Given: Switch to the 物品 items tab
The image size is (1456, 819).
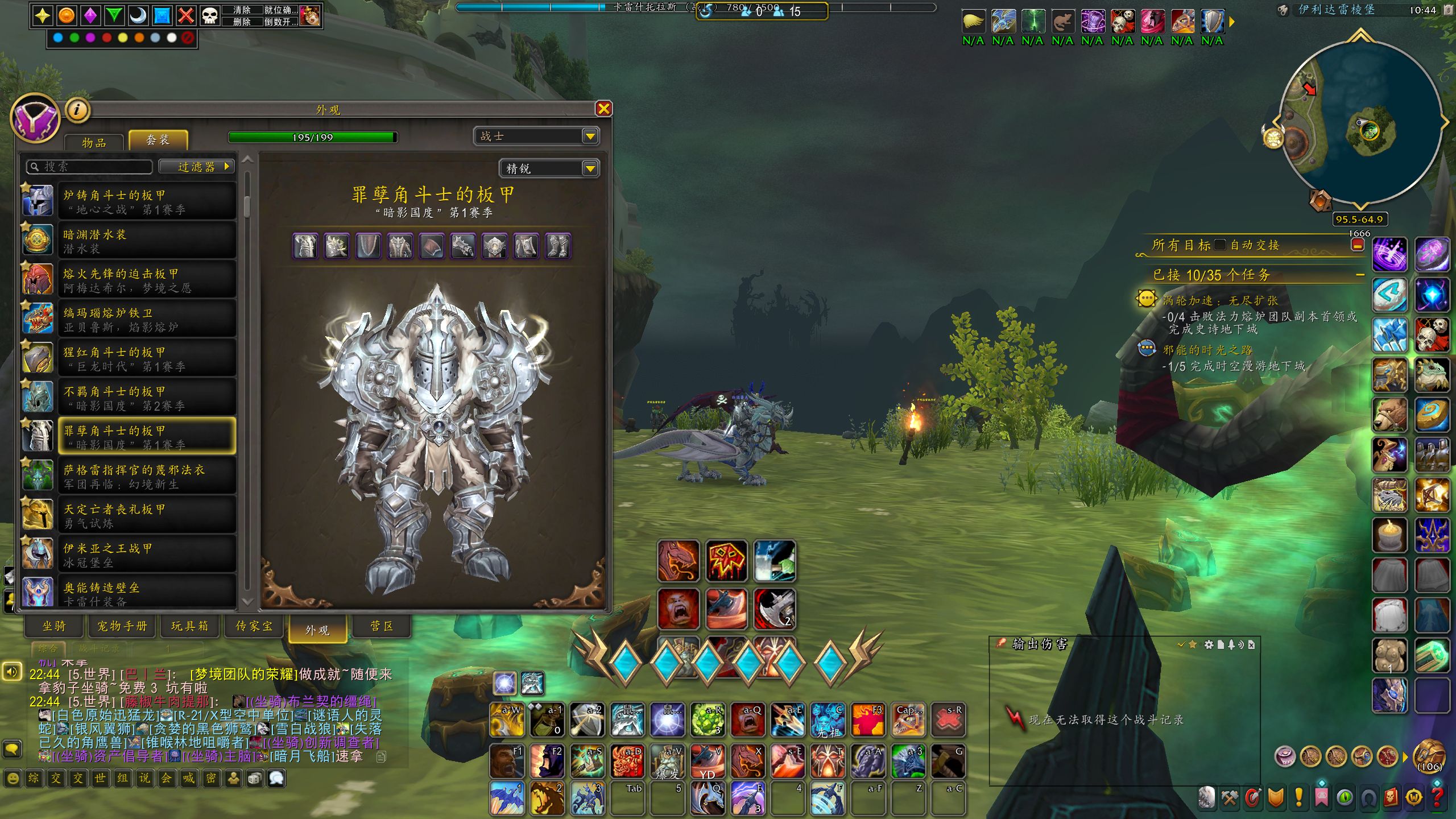Looking at the screenshot, I should click(x=94, y=142).
